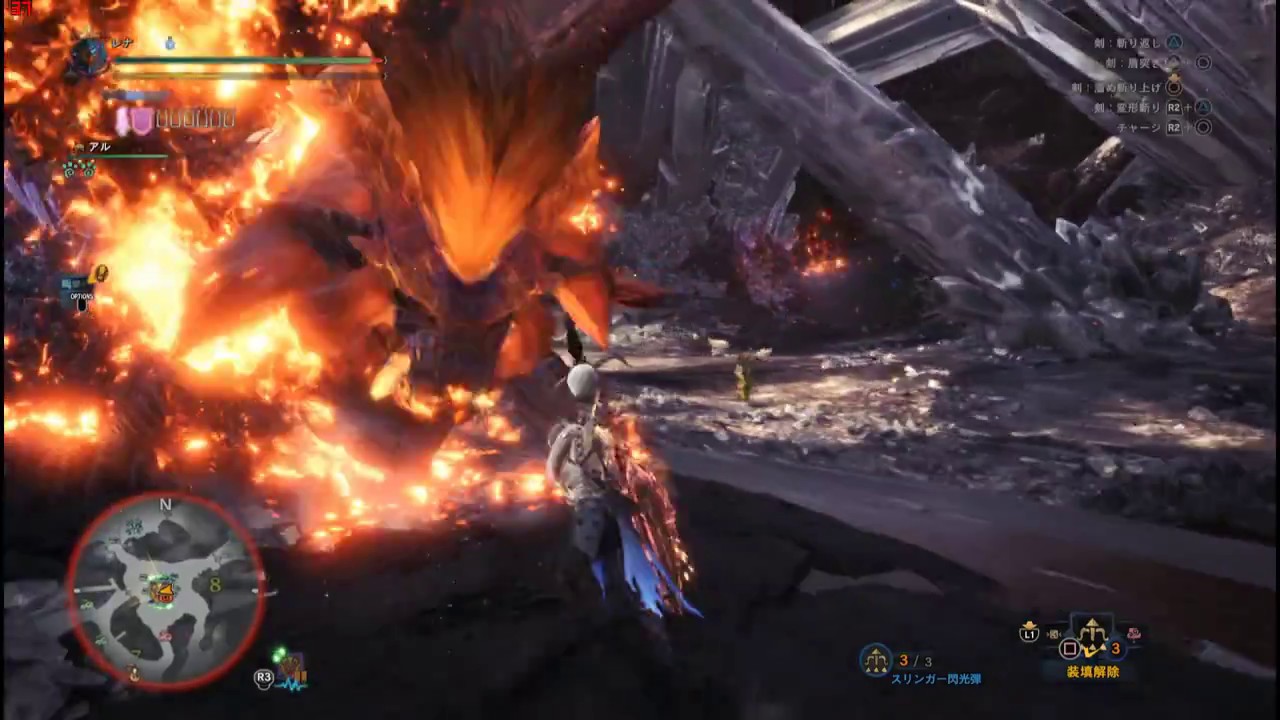Click the circle icon beside 溜め斬り上げ
The height and width of the screenshot is (720, 1280).
tap(1174, 88)
